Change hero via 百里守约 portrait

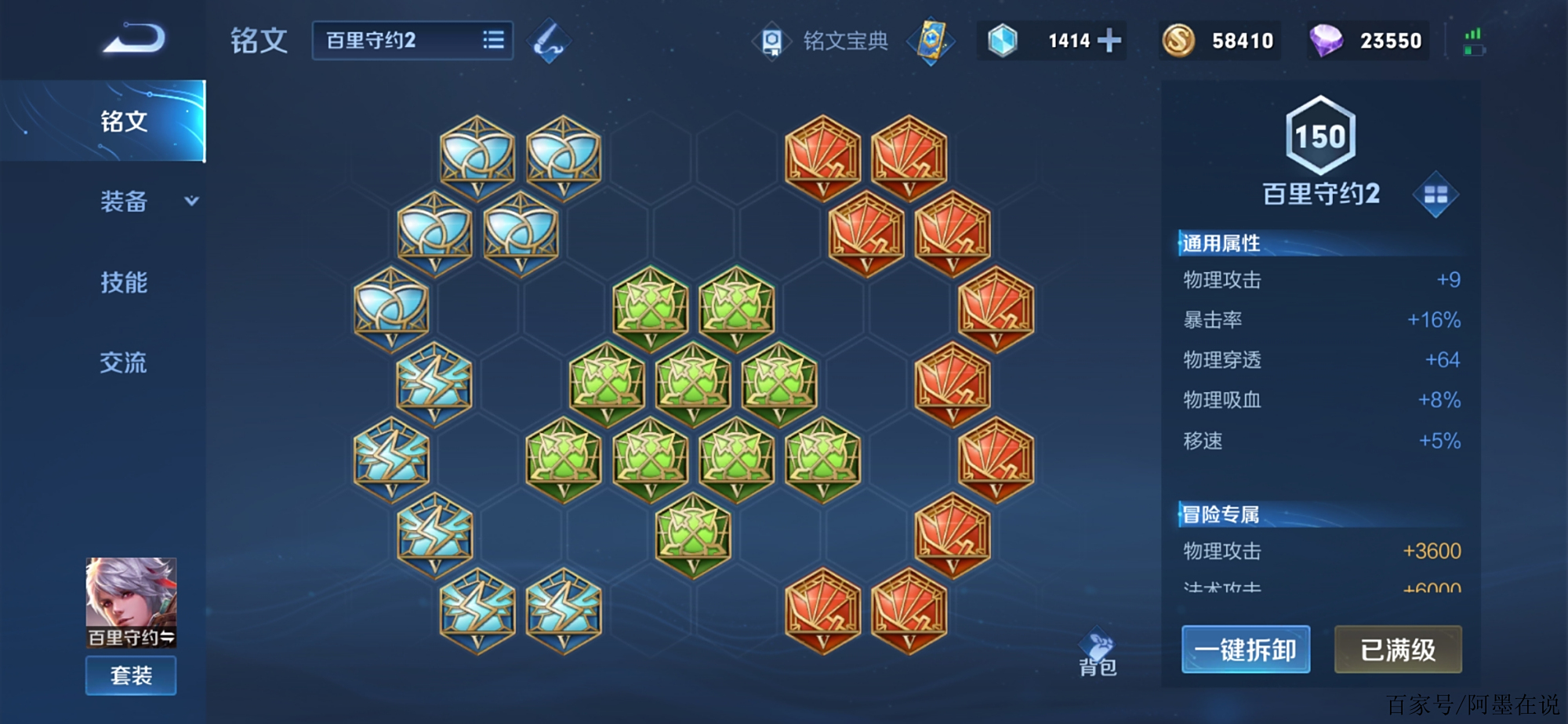[x=131, y=601]
